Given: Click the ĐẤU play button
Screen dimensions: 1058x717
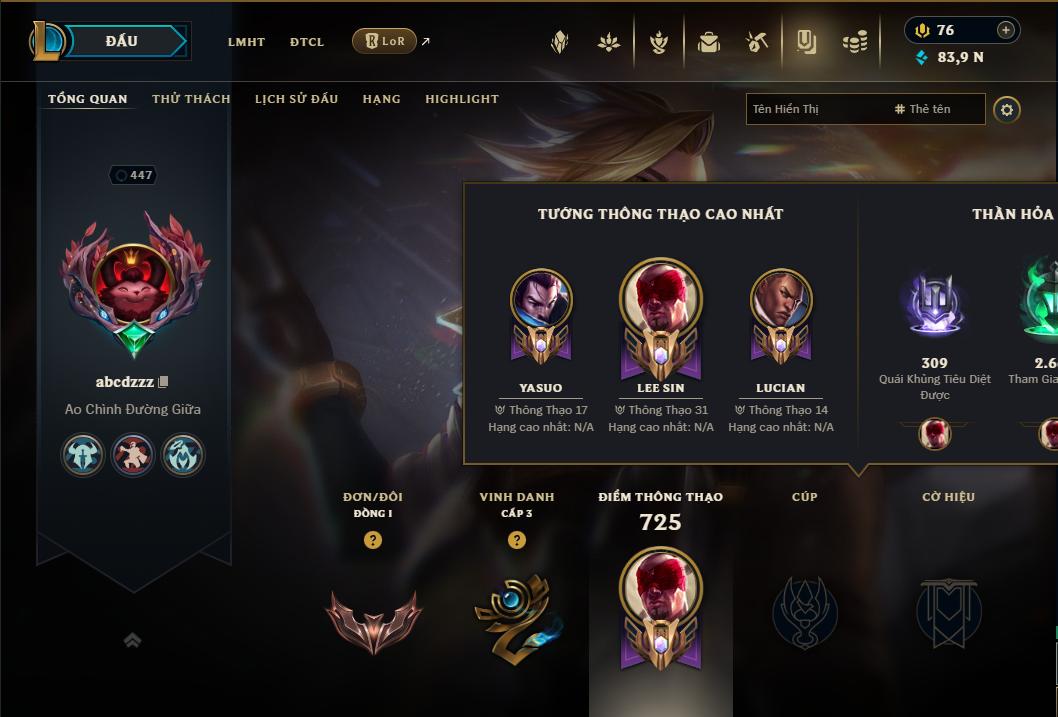Looking at the screenshot, I should pyautogui.click(x=122, y=41).
